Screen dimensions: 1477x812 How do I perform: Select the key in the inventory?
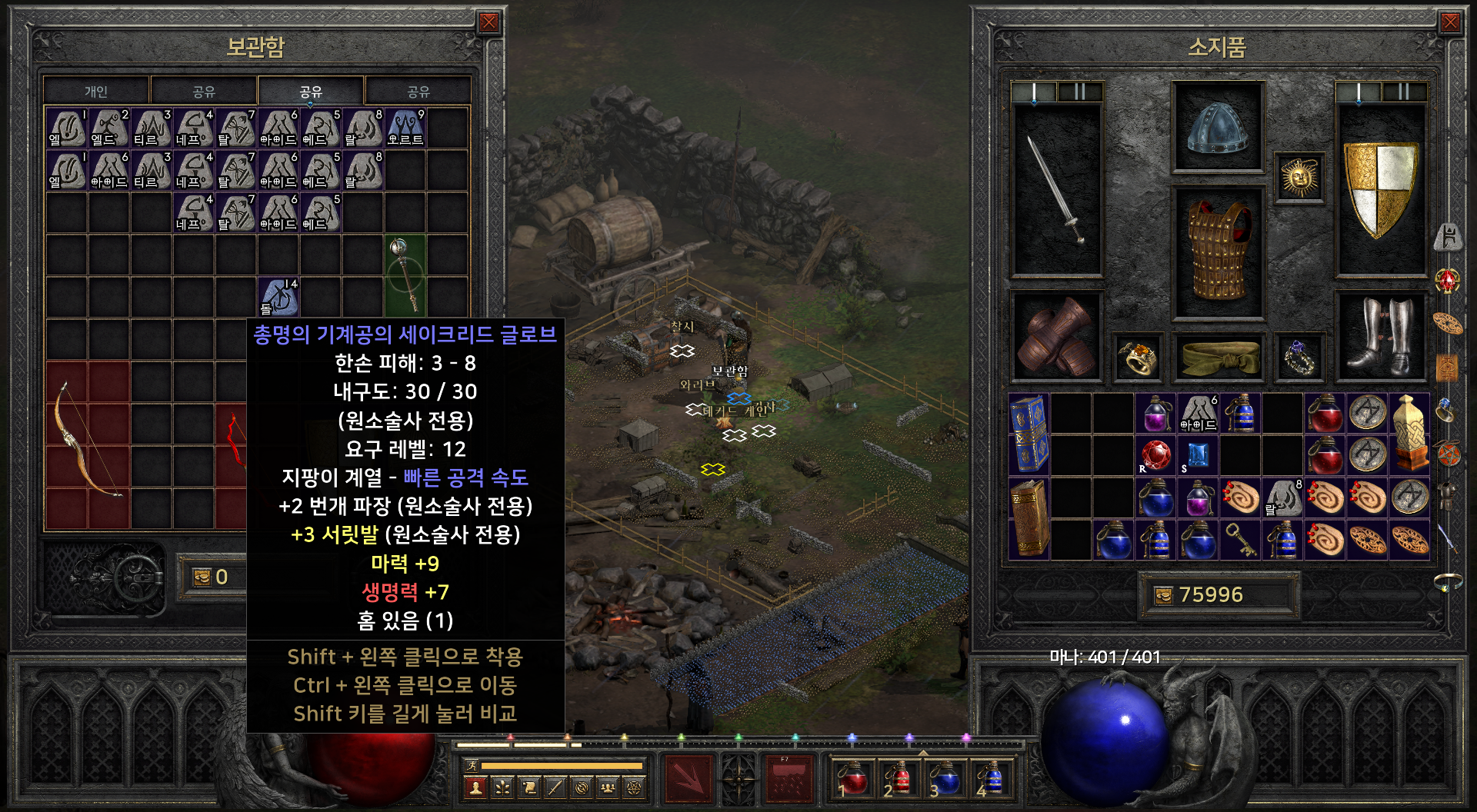[1240, 540]
